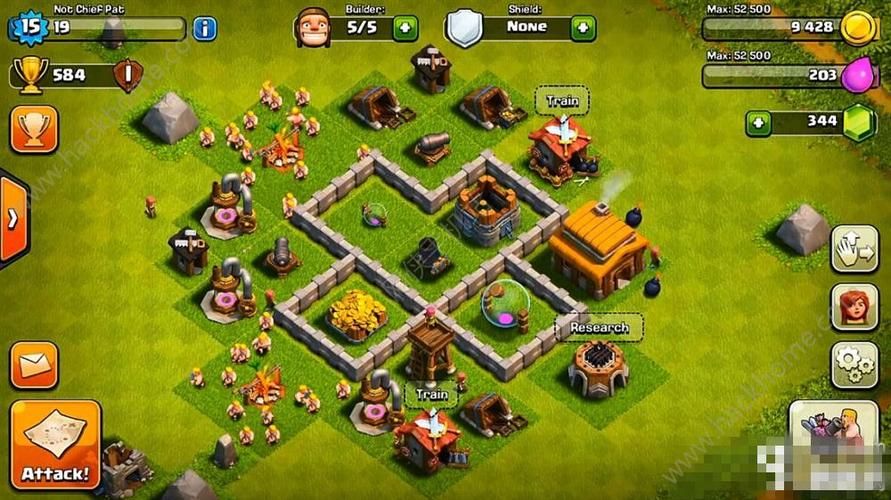This screenshot has height=500, width=891.
Task: Select the Research label on the laboratory
Action: click(x=599, y=327)
